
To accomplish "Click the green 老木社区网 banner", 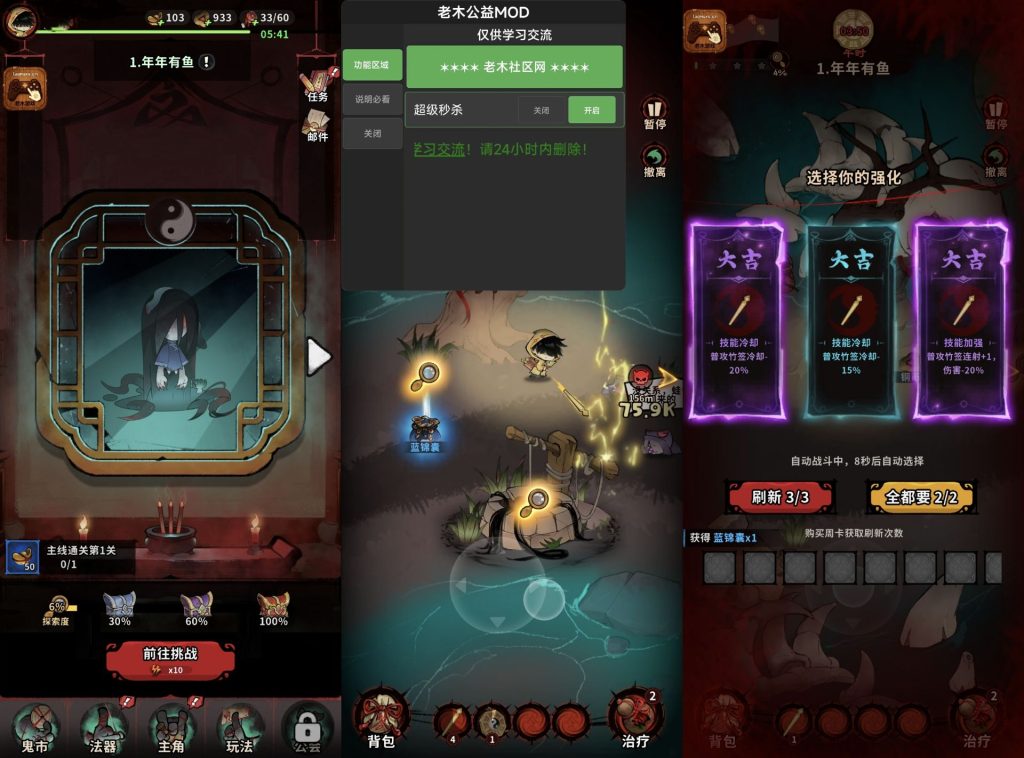I will coord(514,67).
